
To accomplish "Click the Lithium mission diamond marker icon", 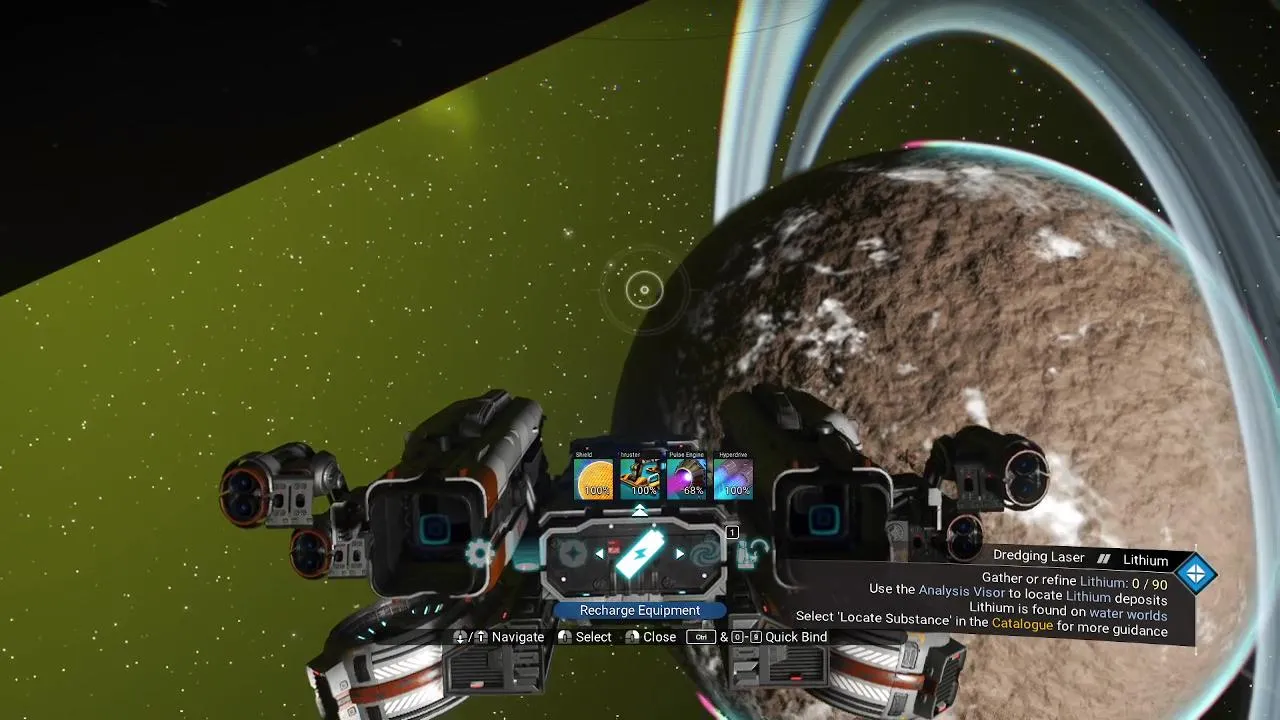I will point(1195,574).
